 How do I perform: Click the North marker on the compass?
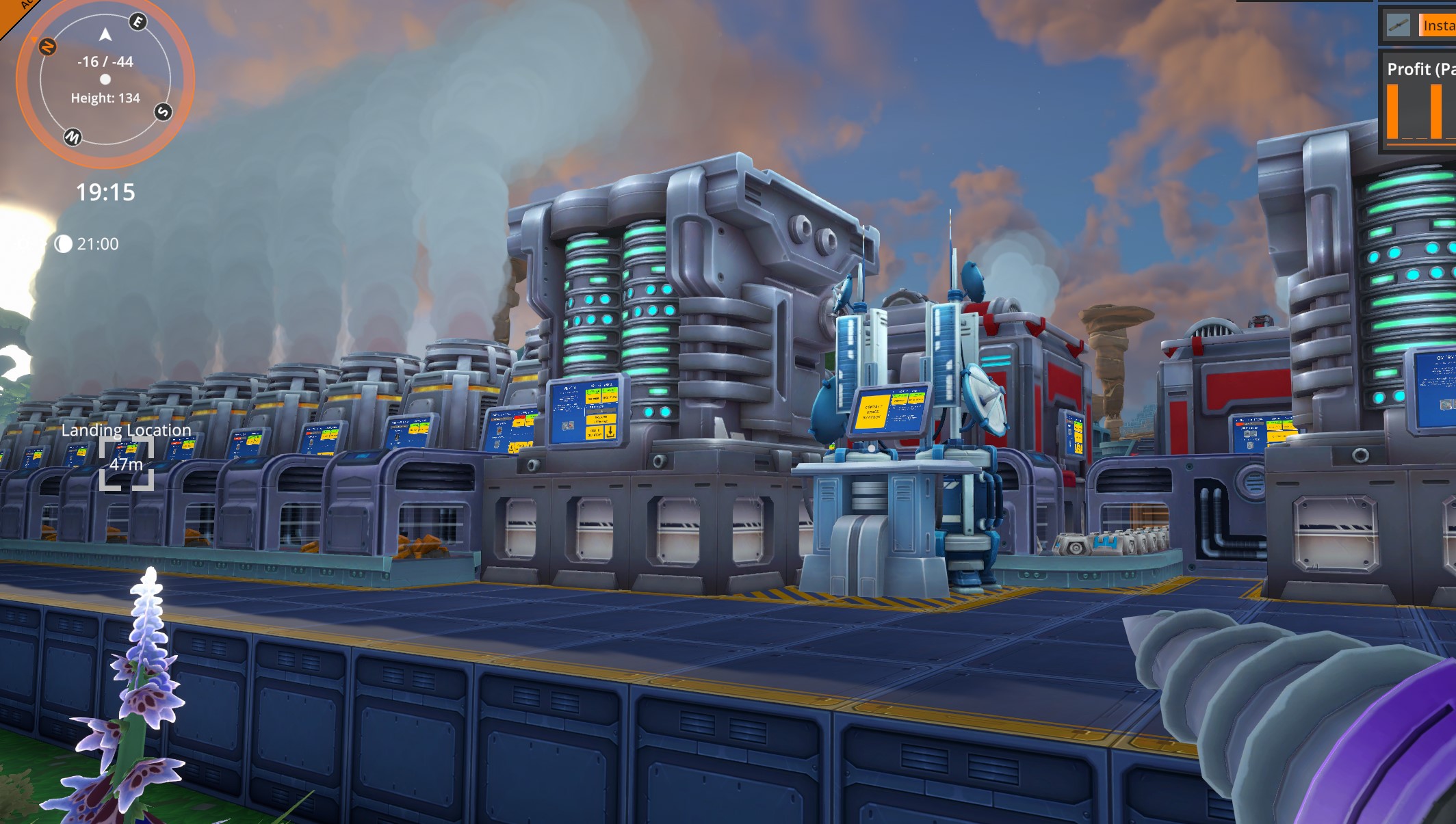(47, 45)
